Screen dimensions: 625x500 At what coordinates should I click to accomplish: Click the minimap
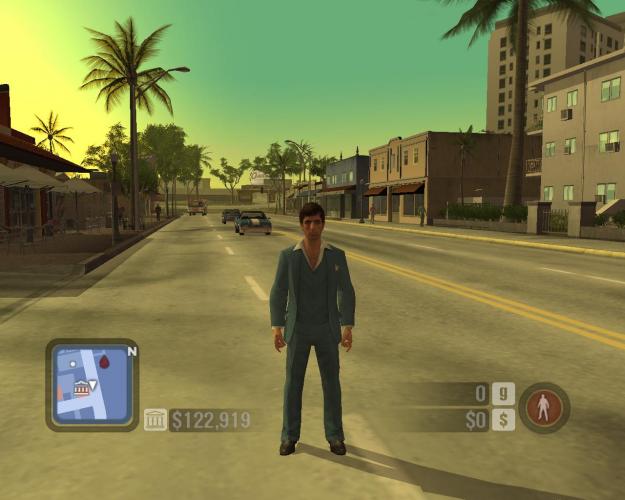click(91, 384)
